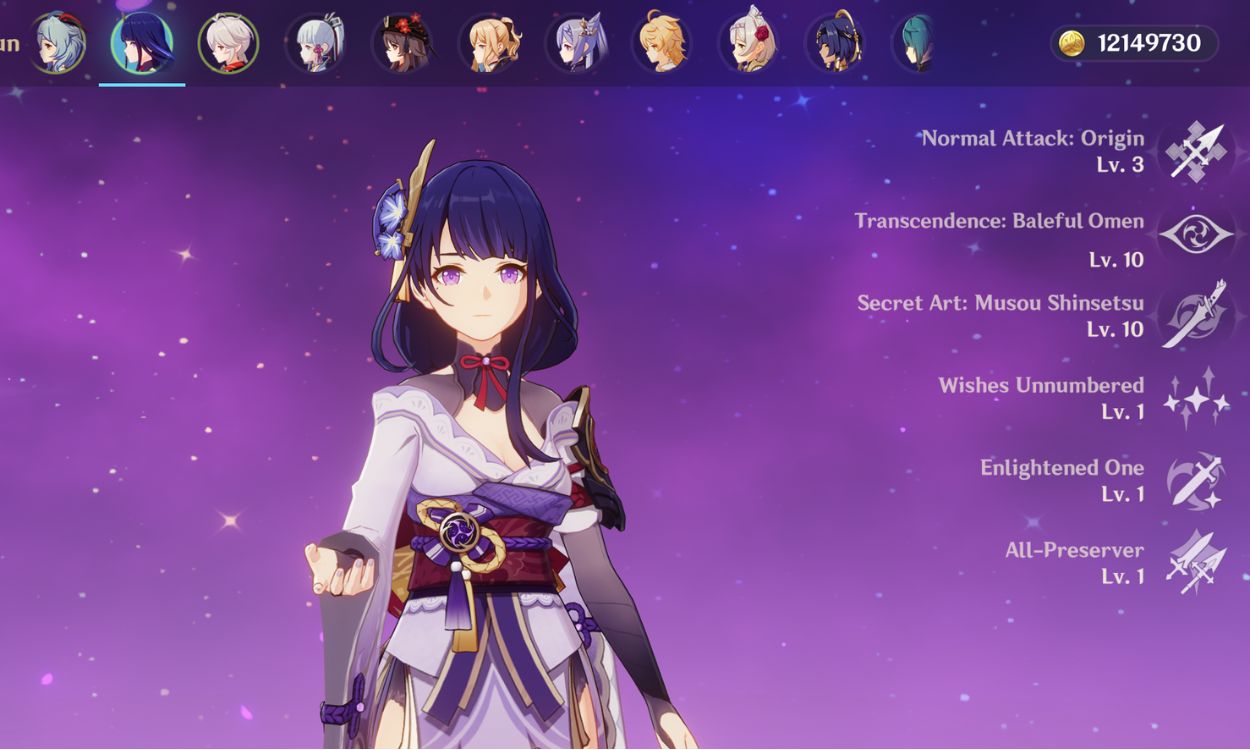
Task: Switch to Ayaka's silver ponytail portrait
Action: coord(315,43)
